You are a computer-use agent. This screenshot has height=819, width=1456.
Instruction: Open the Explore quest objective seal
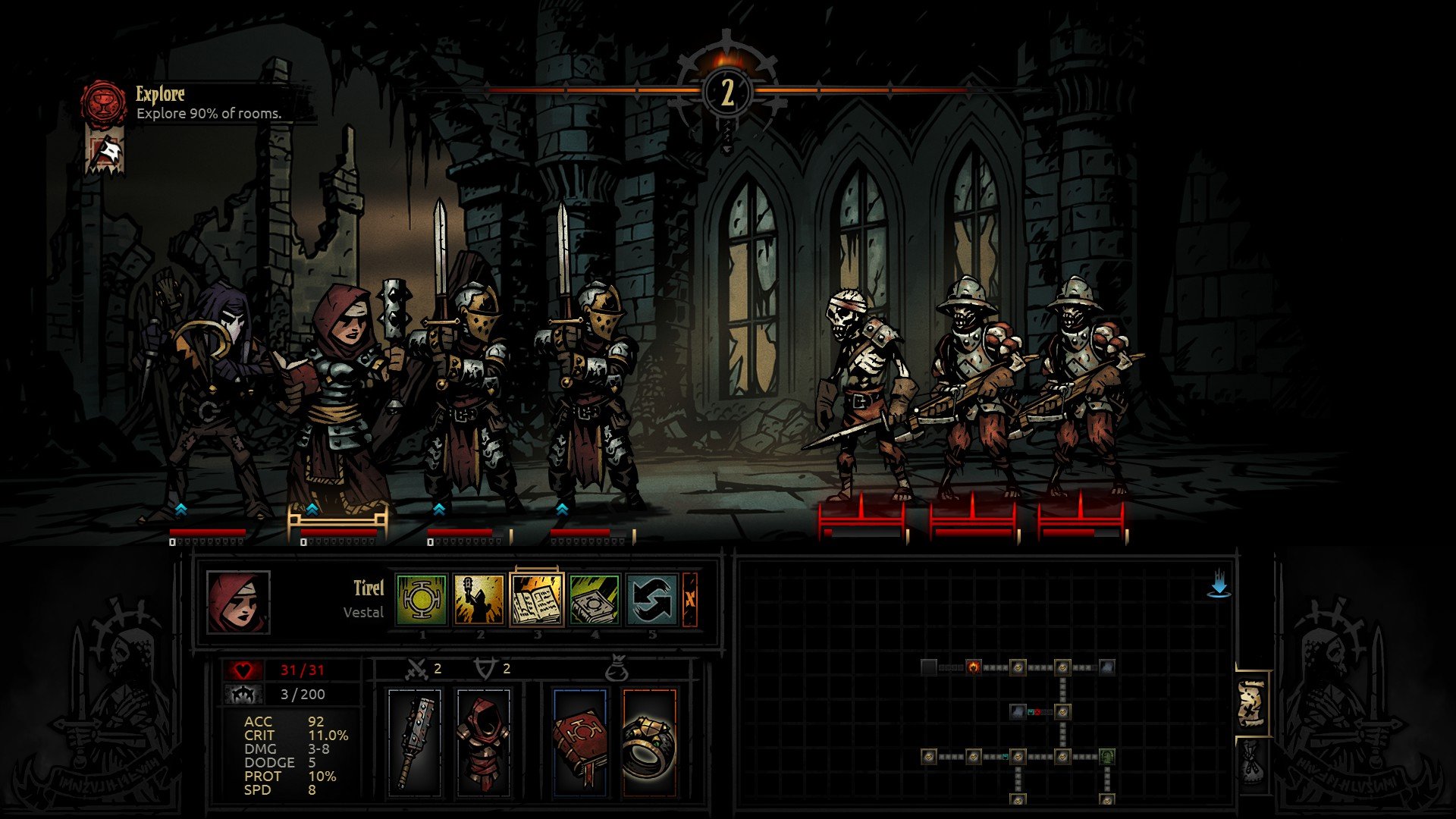(104, 102)
